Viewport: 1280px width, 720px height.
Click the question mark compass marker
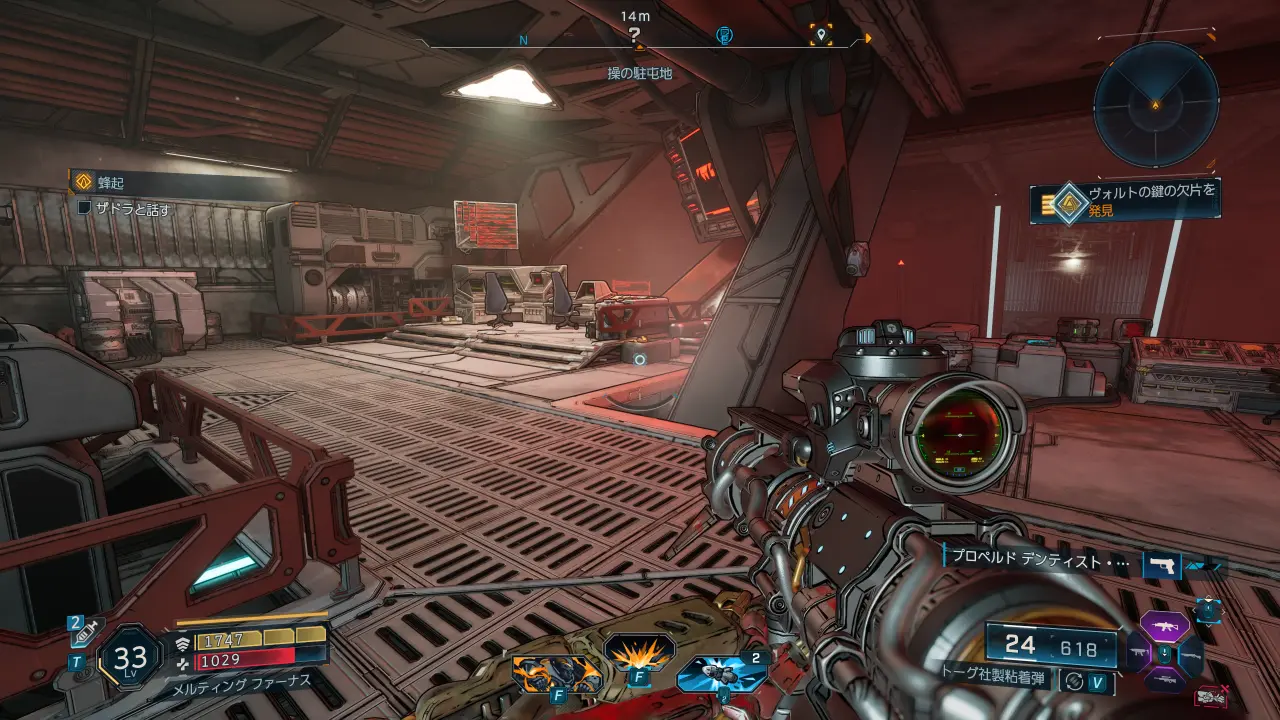coord(635,34)
